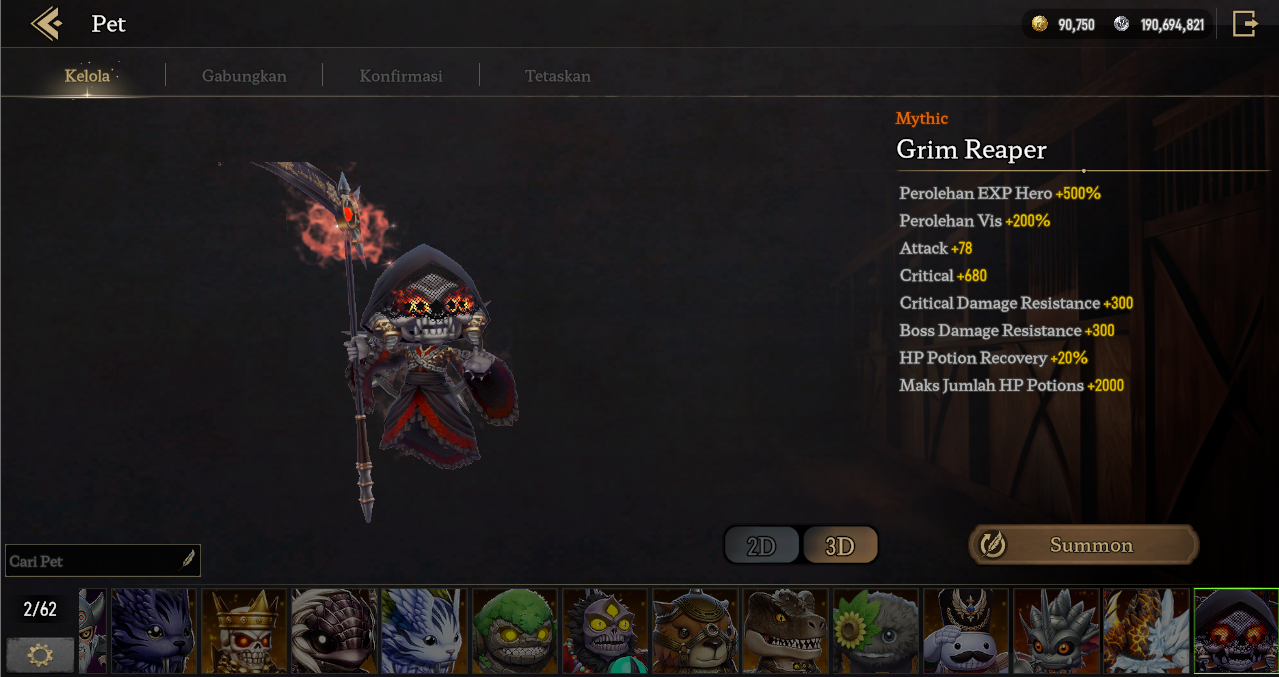
Task: Select the purple yellow-eyed monster pet
Action: 604,630
